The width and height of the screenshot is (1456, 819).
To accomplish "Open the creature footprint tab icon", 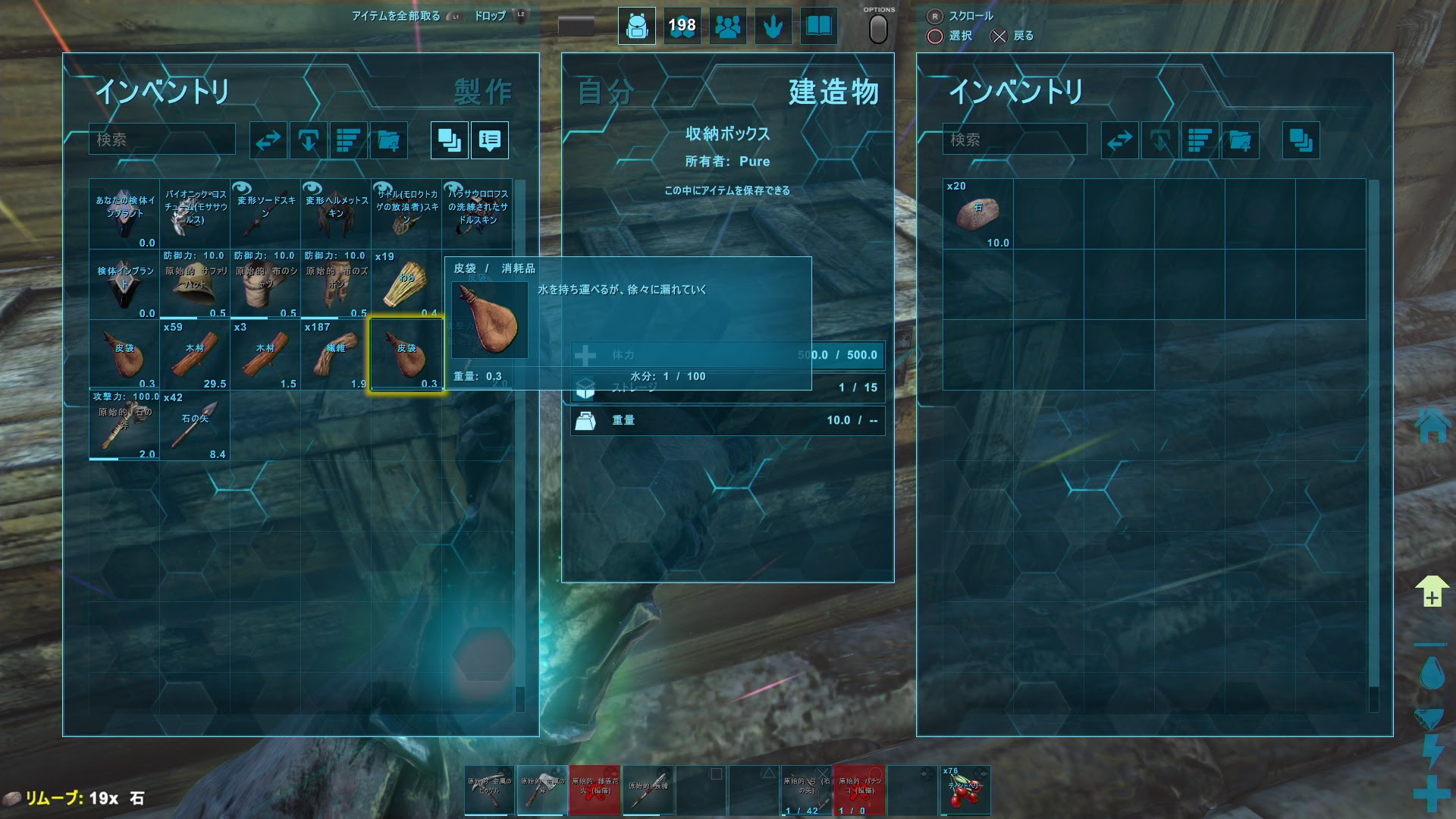I will [773, 26].
